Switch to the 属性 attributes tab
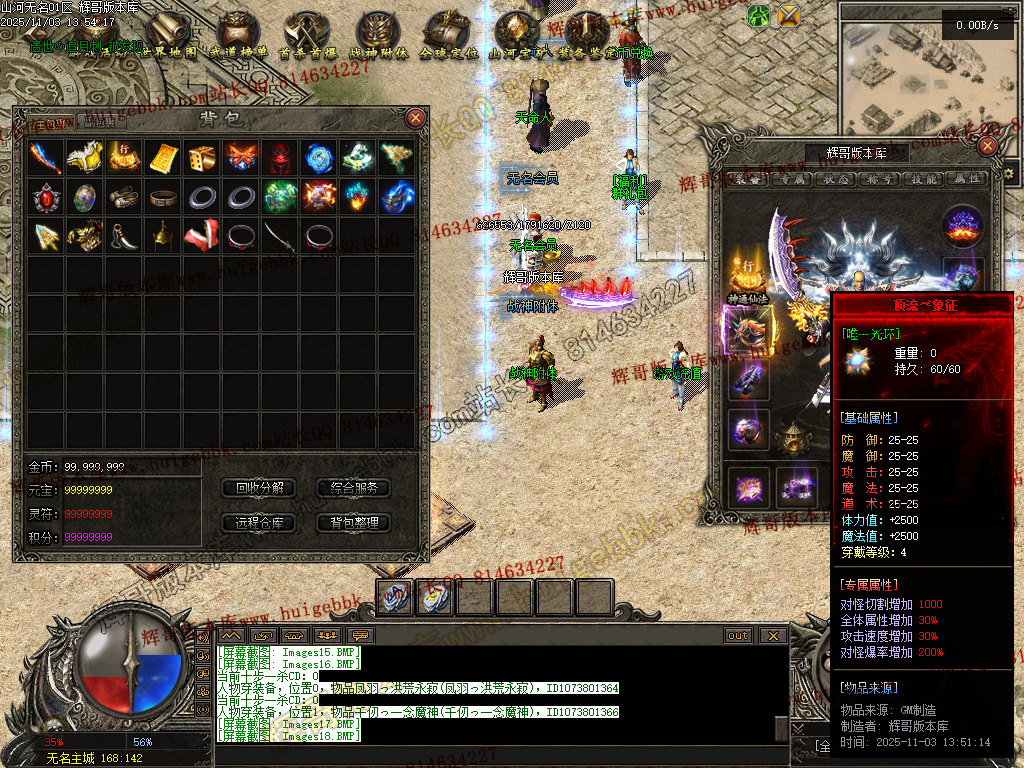Screen dimensions: 1024x768 pos(965,179)
